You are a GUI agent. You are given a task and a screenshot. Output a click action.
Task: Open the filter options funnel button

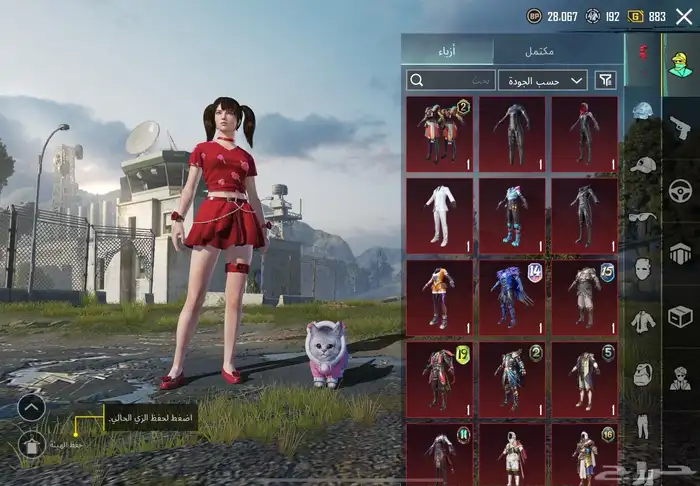coord(606,80)
